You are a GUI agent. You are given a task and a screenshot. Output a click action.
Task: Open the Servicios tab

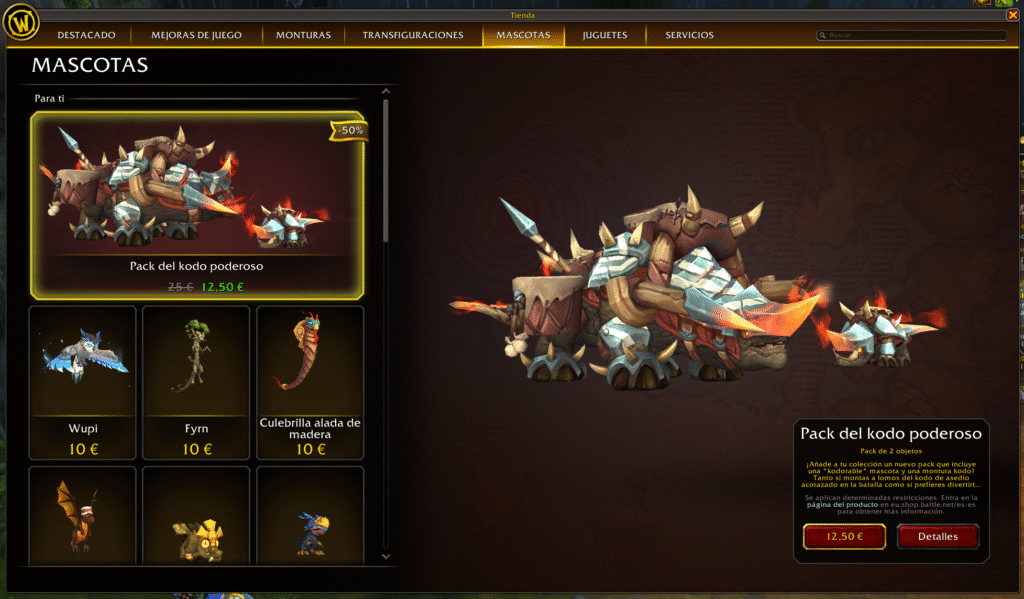click(x=689, y=35)
